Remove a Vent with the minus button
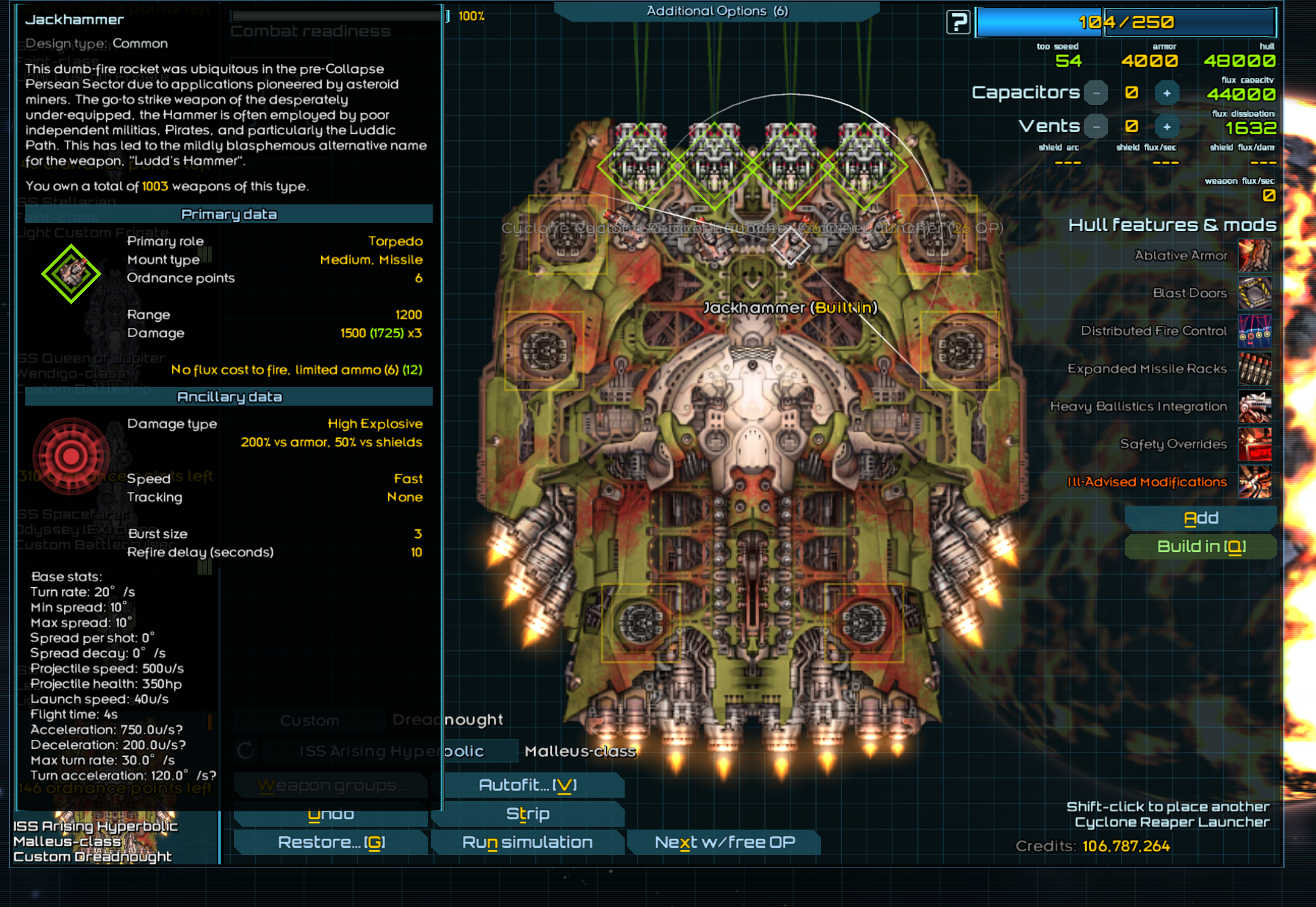The image size is (1316, 907). tap(1096, 127)
